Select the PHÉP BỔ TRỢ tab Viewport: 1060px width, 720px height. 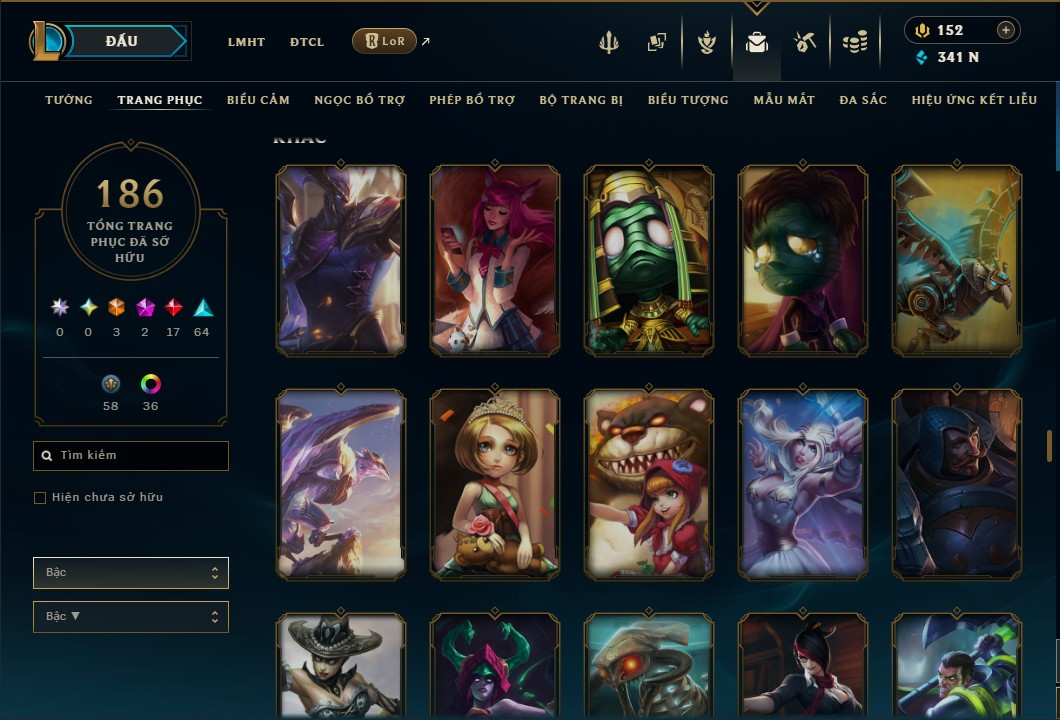(x=472, y=100)
